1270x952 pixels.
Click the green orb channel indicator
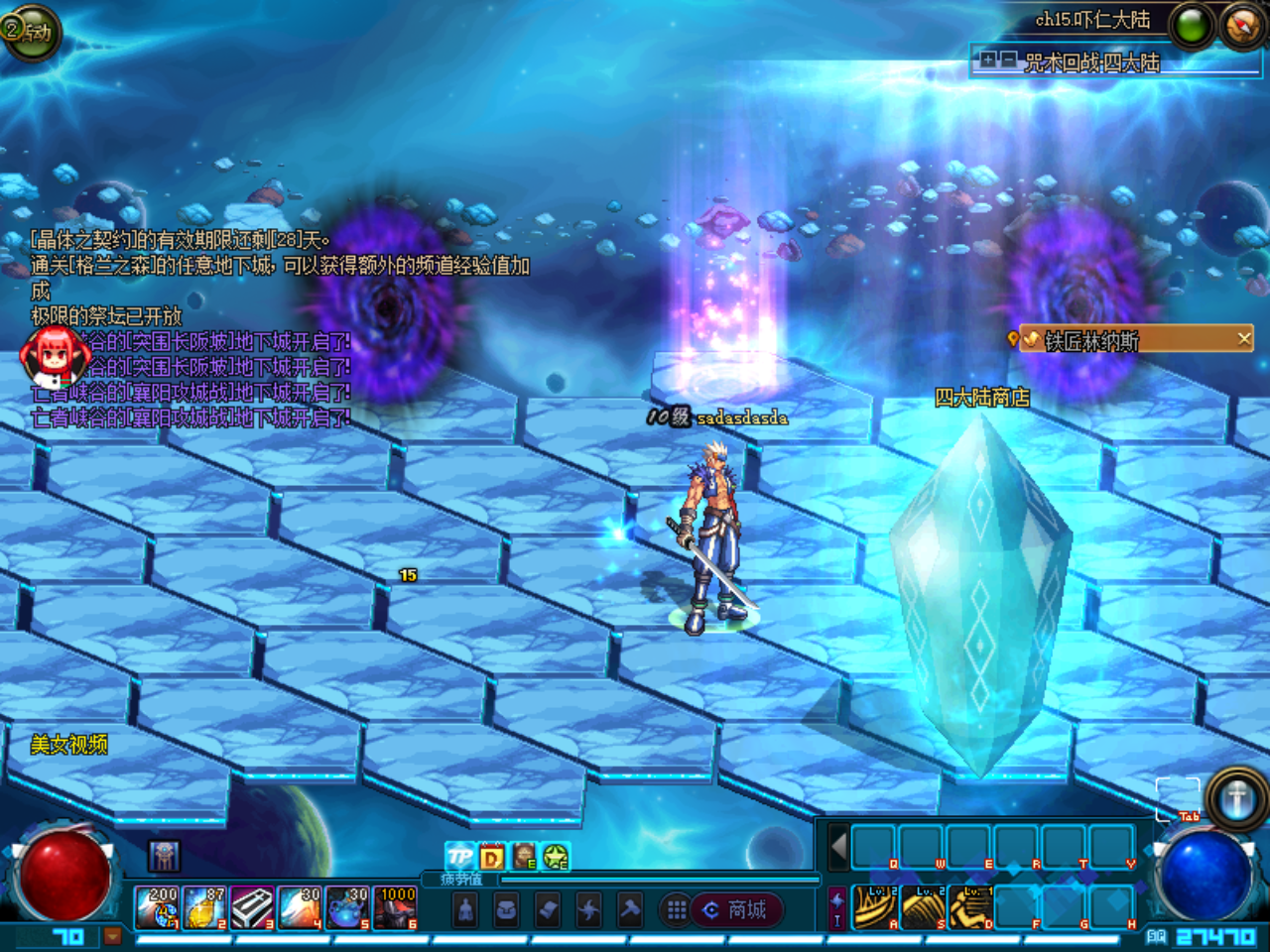click(1192, 26)
